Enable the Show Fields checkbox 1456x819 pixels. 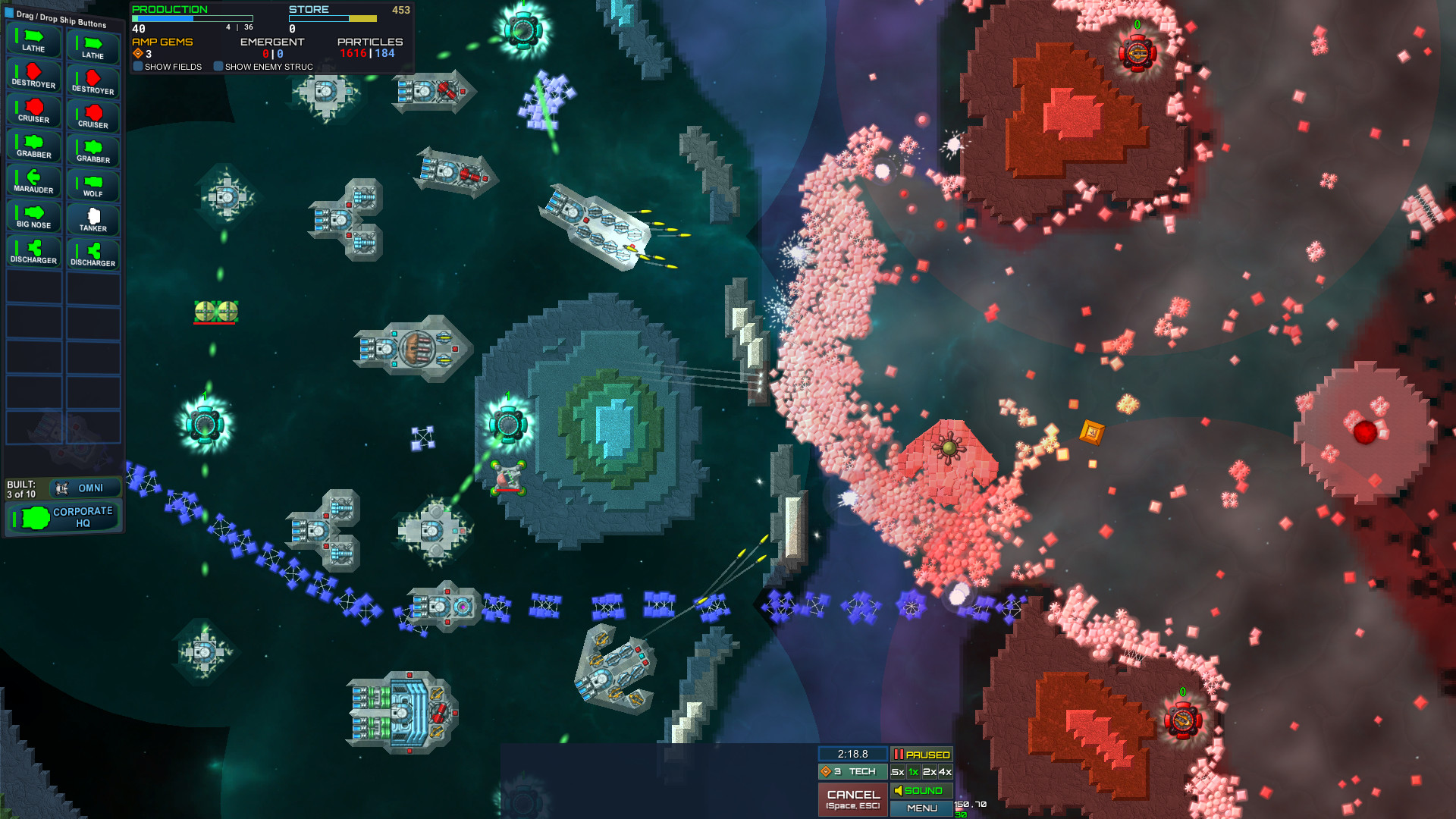pyautogui.click(x=137, y=67)
